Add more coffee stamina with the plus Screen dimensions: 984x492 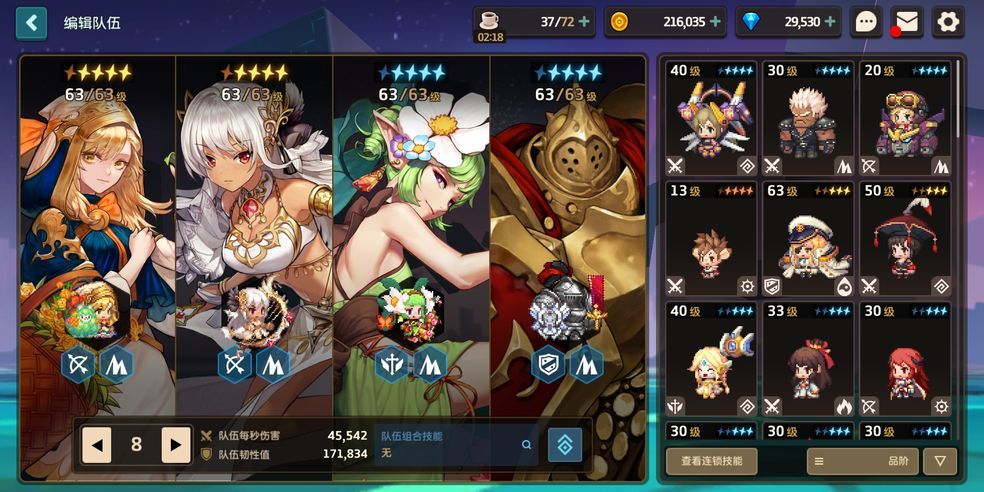pos(584,22)
